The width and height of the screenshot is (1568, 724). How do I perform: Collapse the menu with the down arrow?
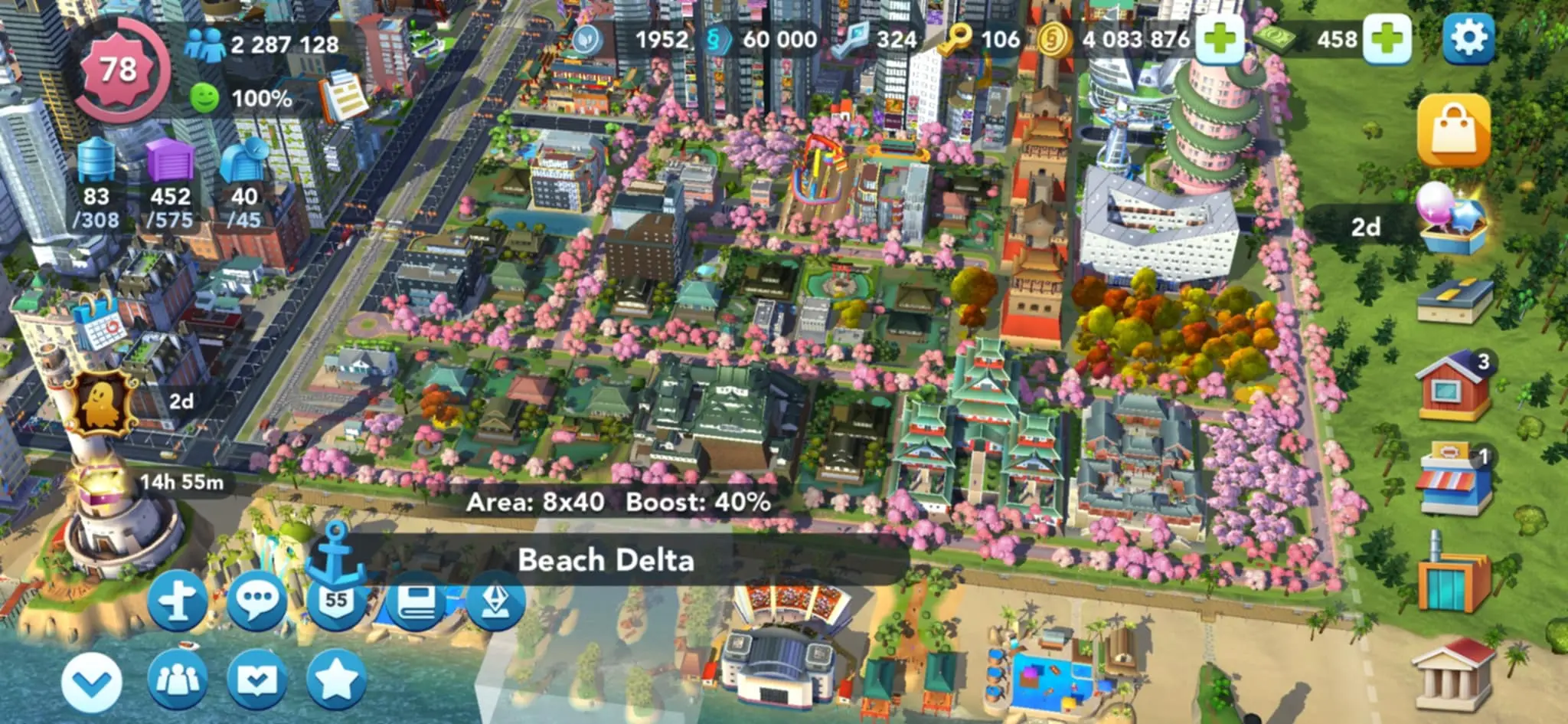(x=91, y=681)
